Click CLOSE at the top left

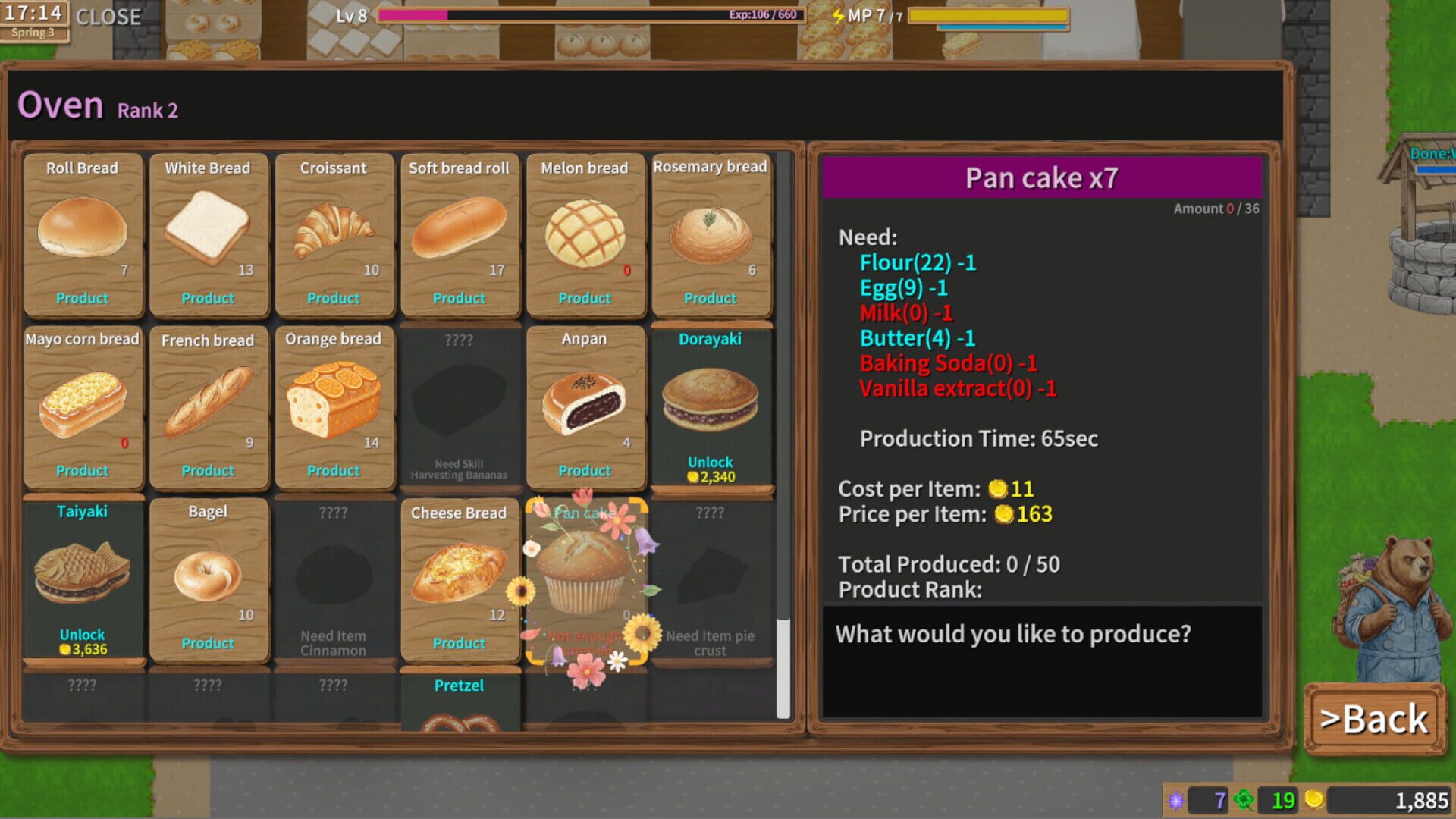click(x=111, y=17)
